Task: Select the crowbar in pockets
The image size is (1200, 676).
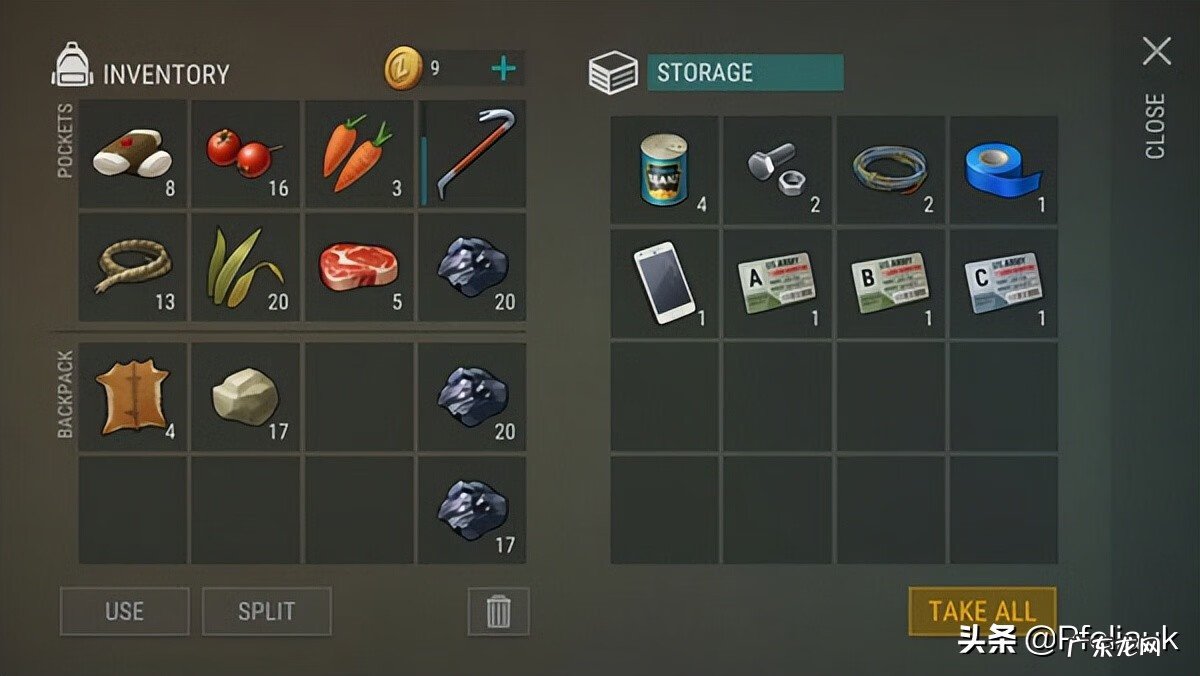Action: (472, 154)
